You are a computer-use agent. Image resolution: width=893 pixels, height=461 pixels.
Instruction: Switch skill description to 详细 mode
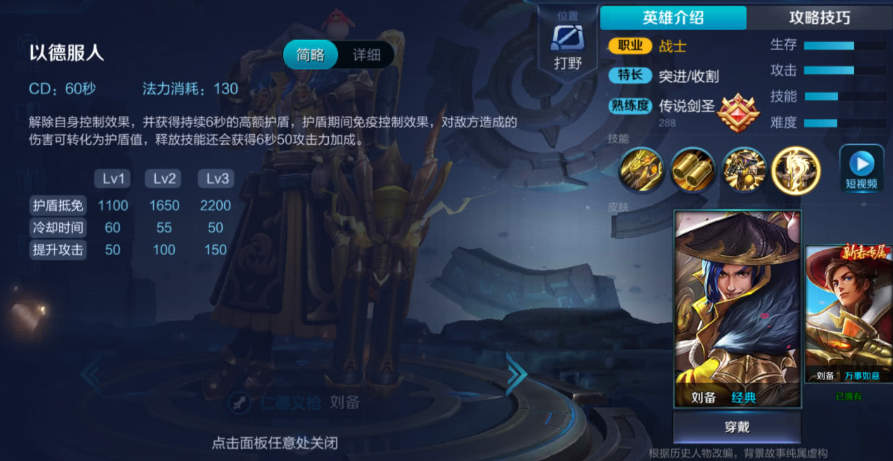click(x=366, y=55)
